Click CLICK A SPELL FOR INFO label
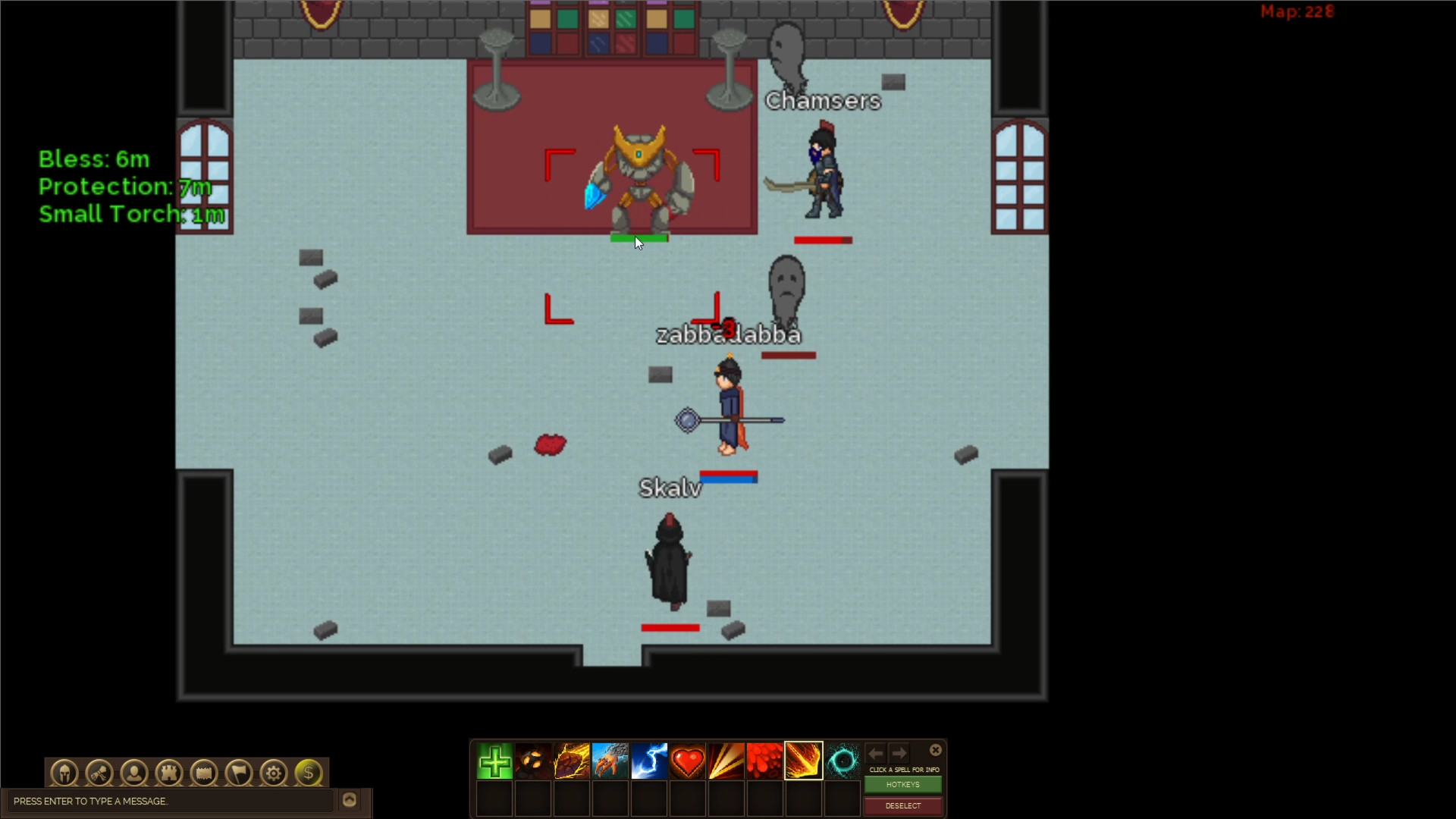1456x819 pixels. [903, 769]
